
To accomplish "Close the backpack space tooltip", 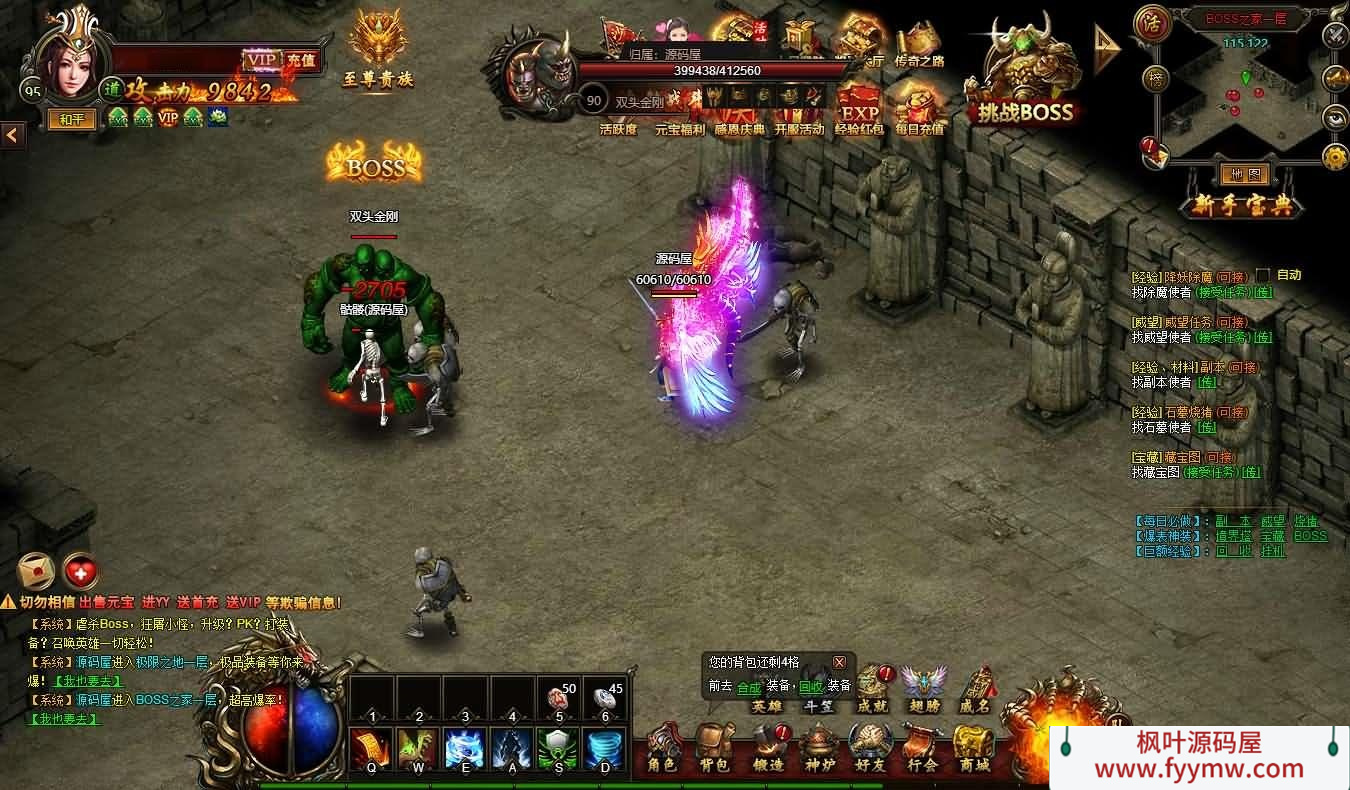I will 839,662.
